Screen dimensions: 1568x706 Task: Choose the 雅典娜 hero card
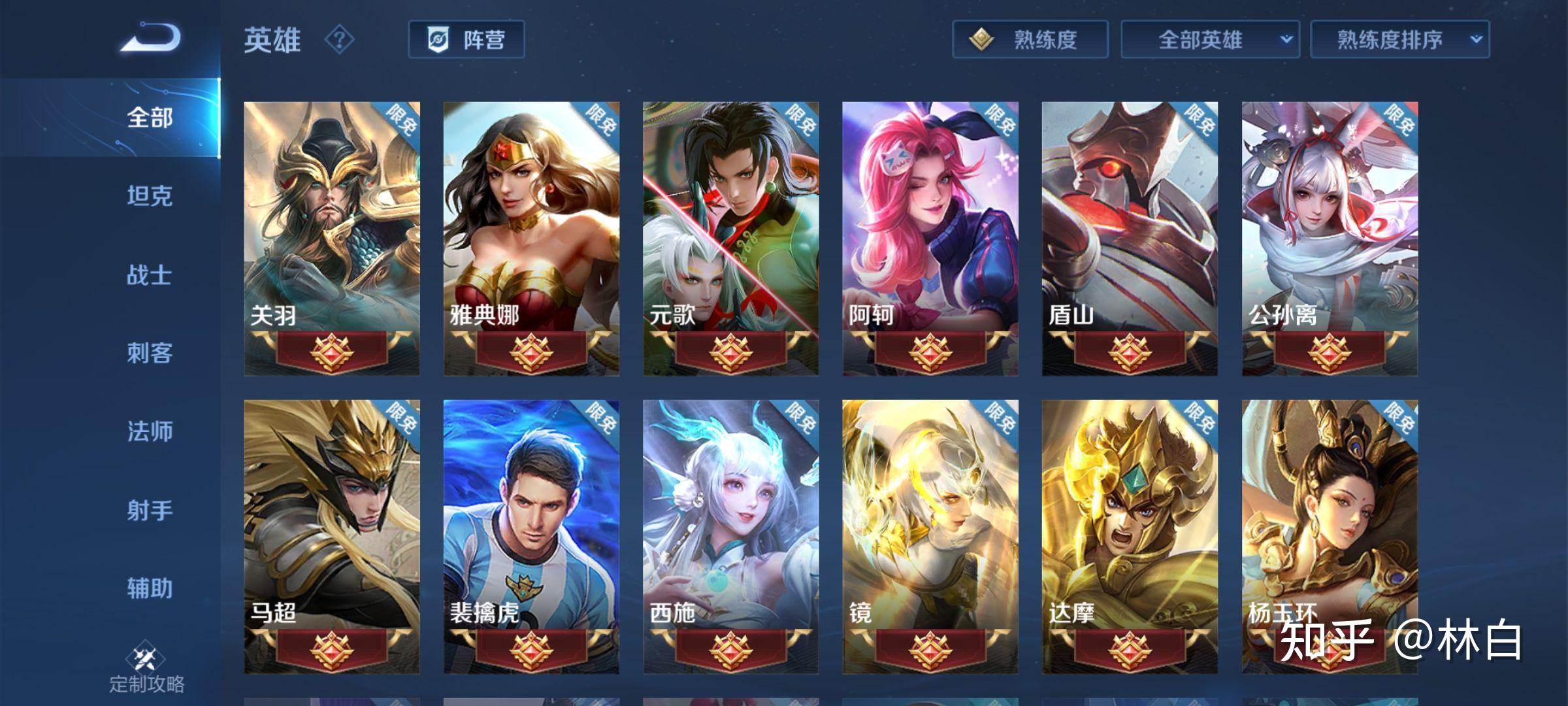(531, 239)
